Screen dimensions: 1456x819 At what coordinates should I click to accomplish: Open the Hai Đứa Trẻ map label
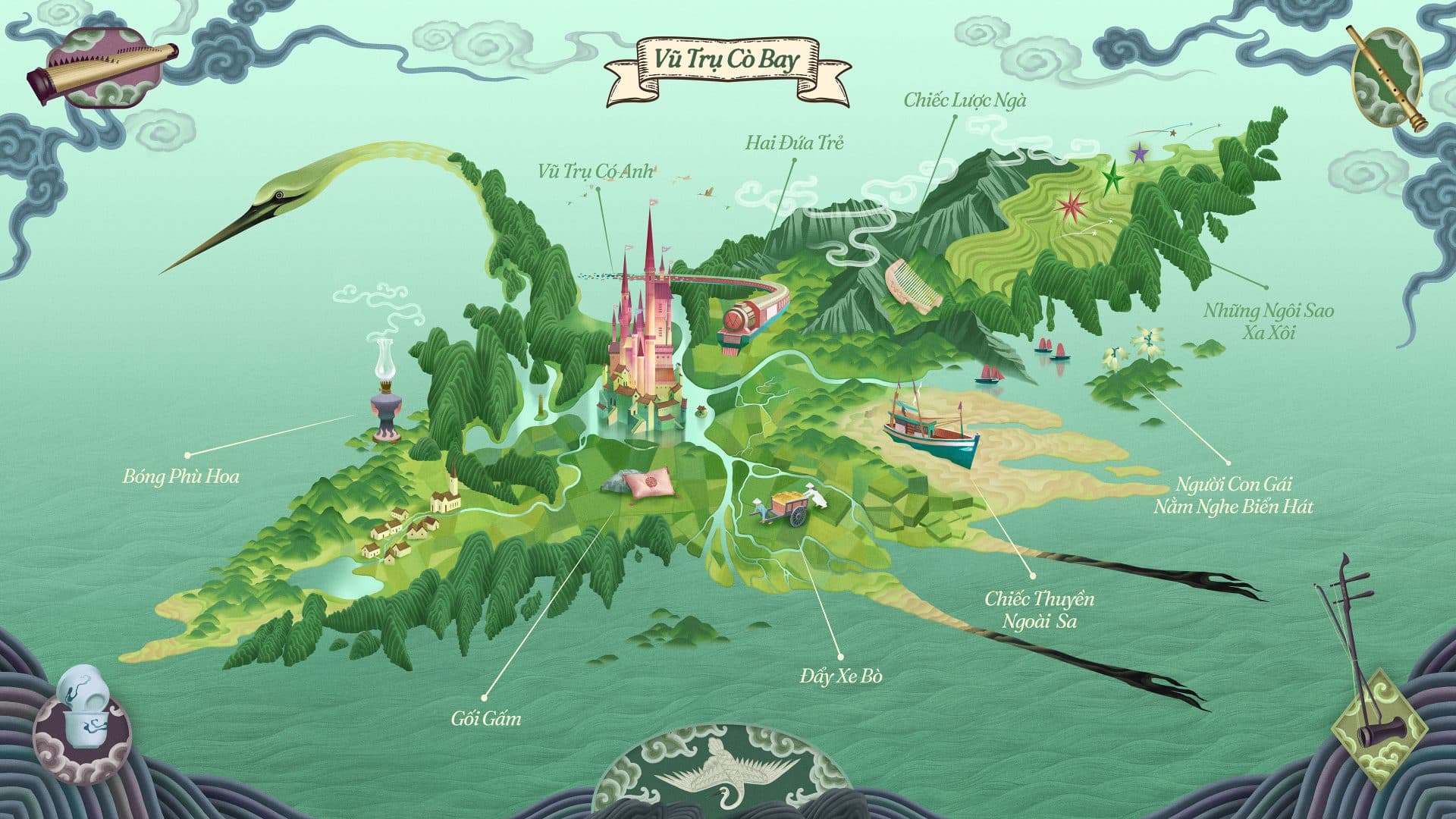[794, 143]
